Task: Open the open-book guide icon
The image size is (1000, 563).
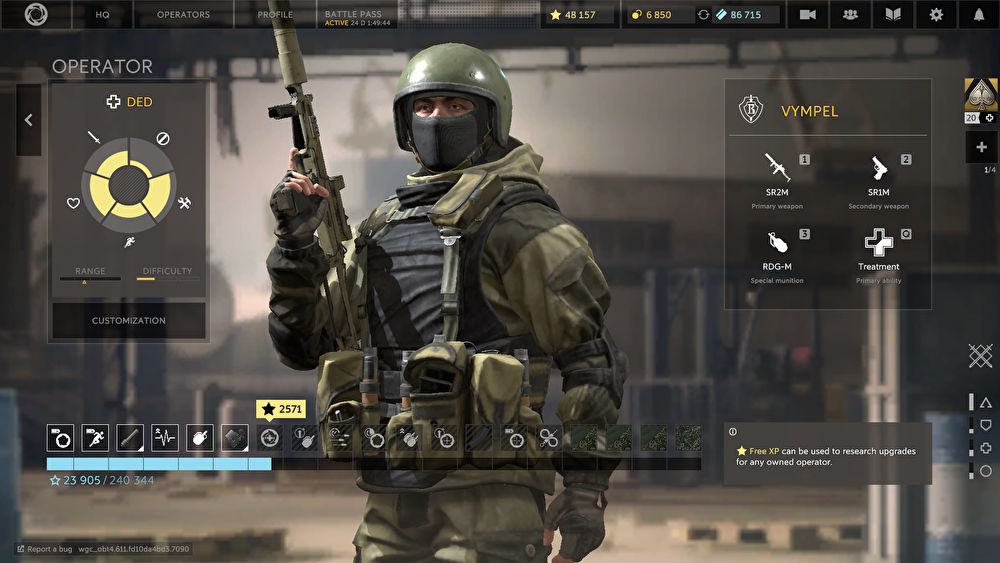Action: pyautogui.click(x=893, y=15)
